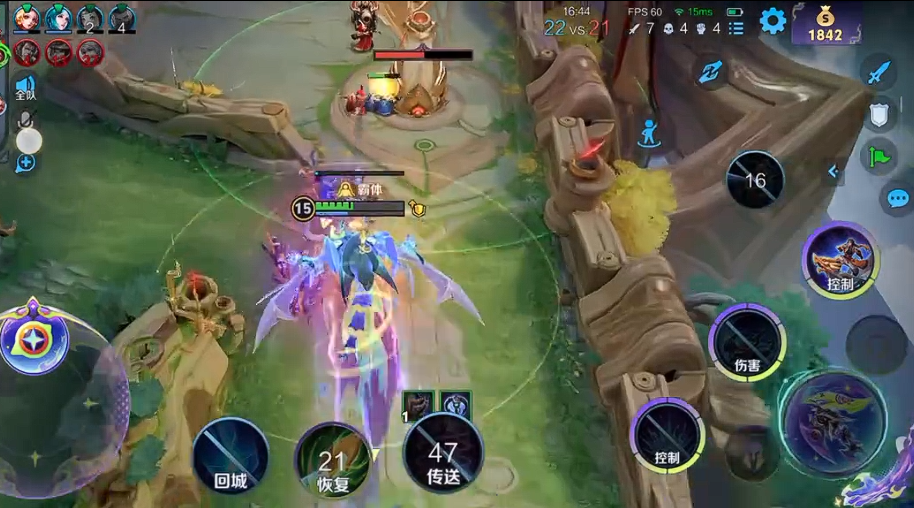Open the settings gear menu

pyautogui.click(x=773, y=21)
